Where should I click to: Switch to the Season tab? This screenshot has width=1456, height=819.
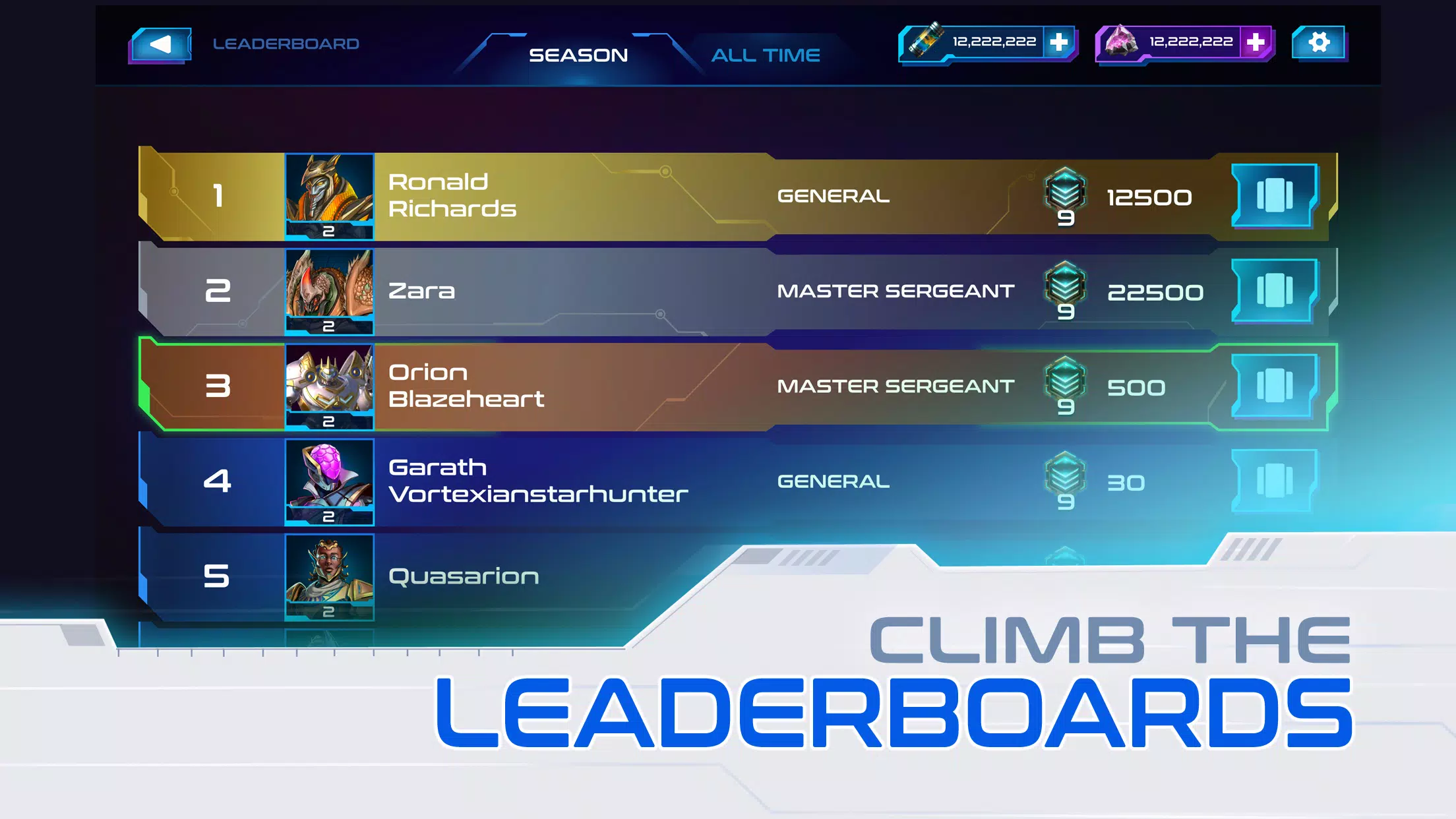tap(578, 55)
